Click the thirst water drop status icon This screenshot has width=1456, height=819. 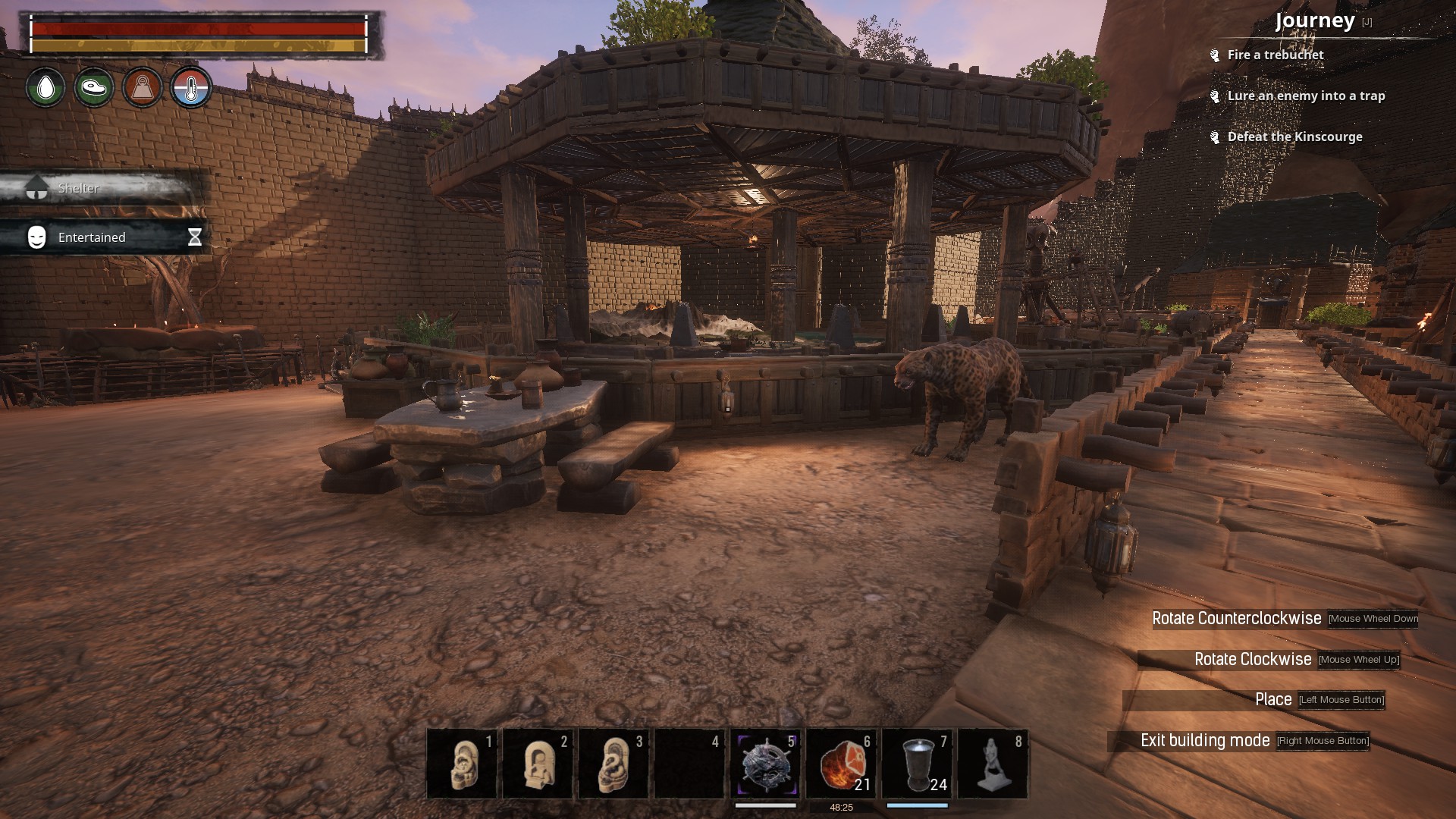point(45,88)
